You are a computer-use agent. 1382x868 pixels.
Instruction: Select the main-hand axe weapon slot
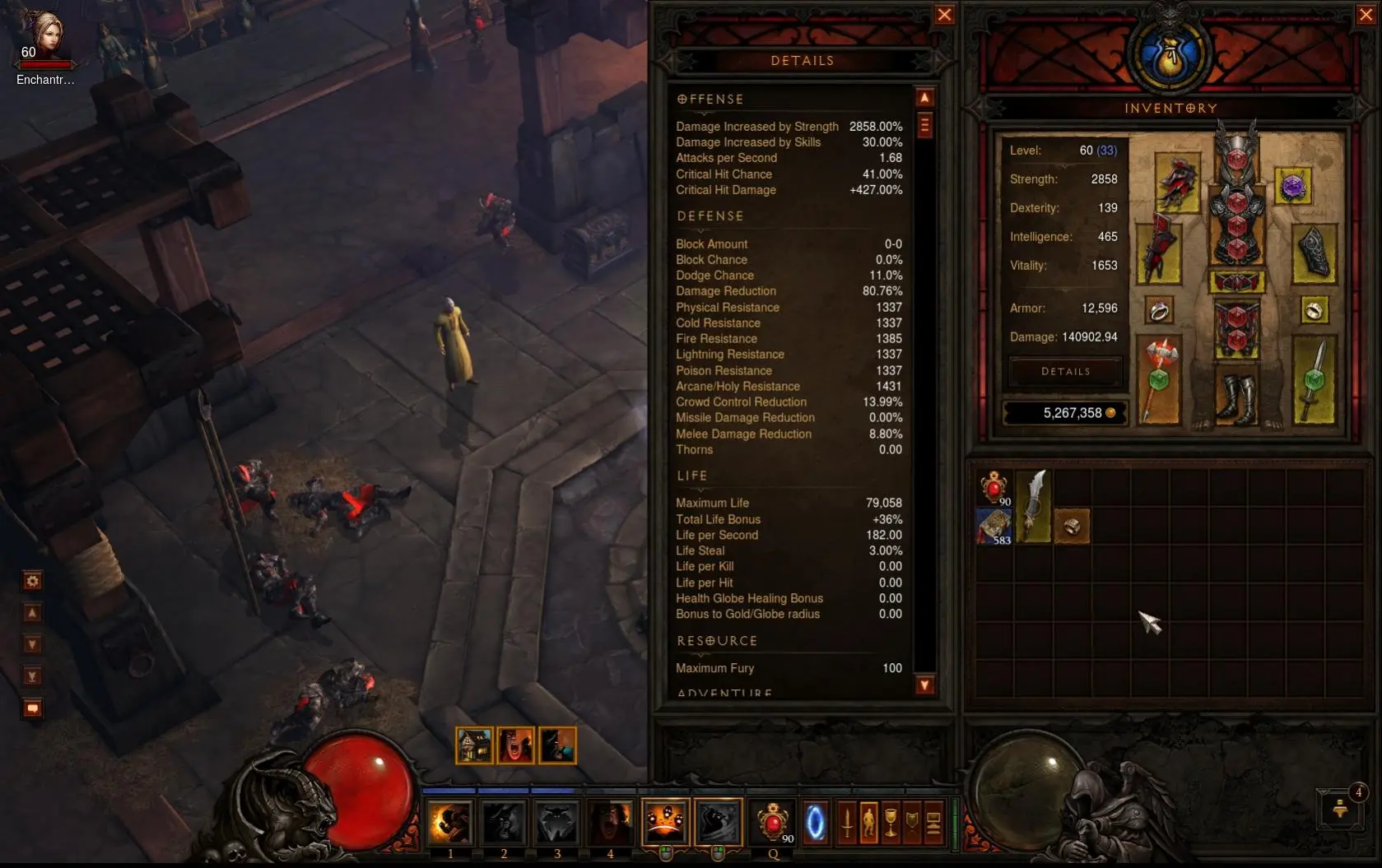(1159, 380)
